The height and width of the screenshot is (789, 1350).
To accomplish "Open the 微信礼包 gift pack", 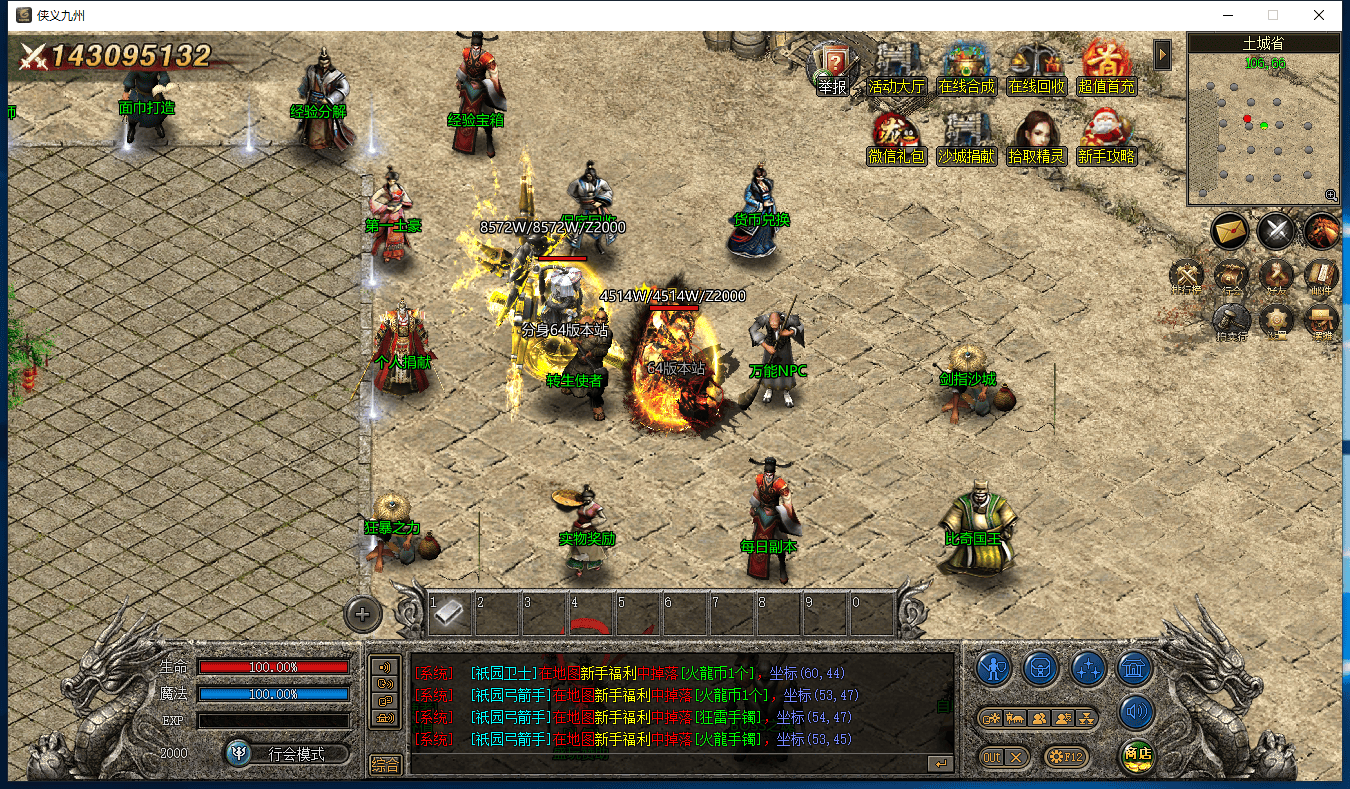I will tap(896, 138).
